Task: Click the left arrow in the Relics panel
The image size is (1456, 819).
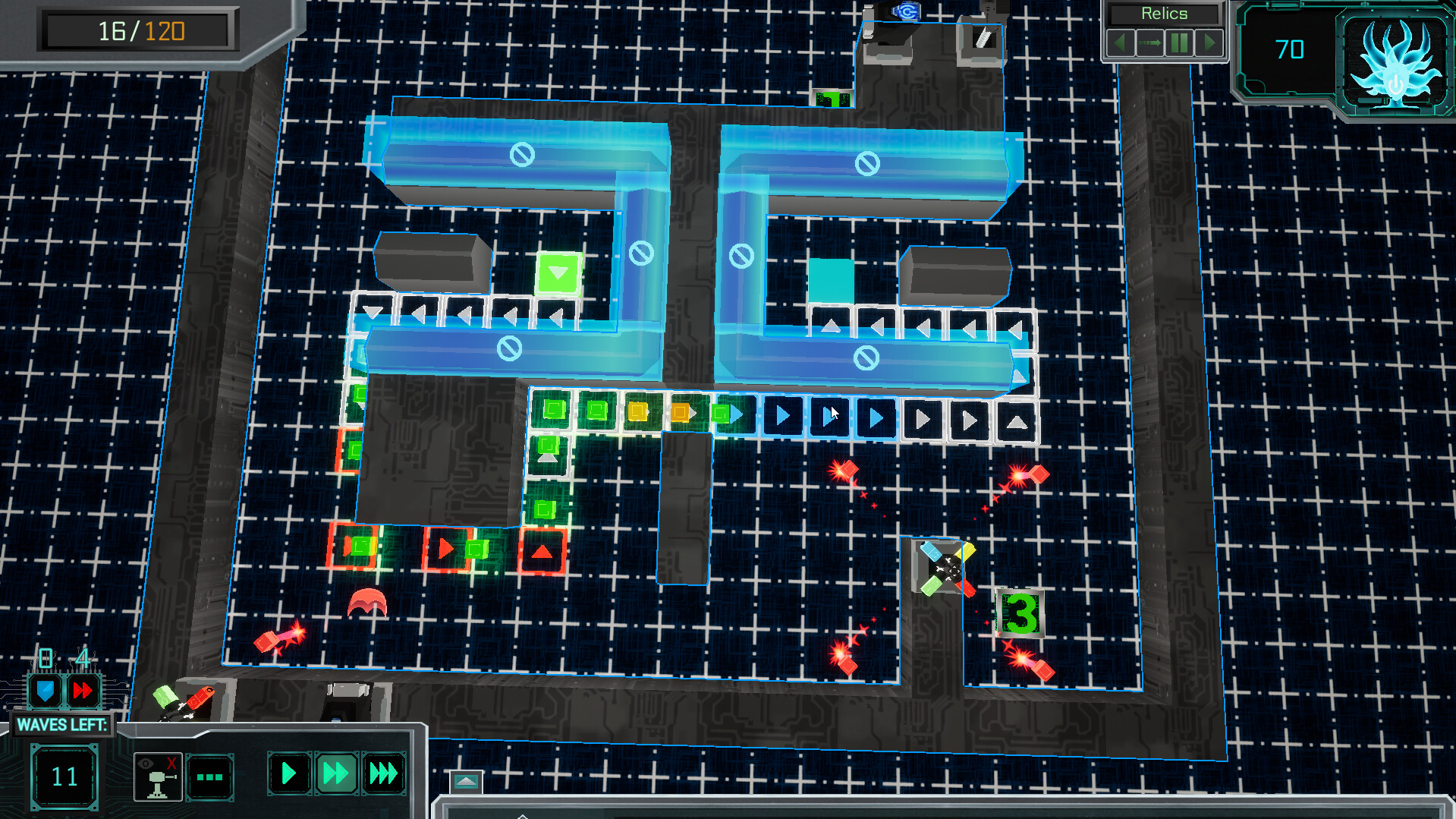Action: pyautogui.click(x=1121, y=43)
